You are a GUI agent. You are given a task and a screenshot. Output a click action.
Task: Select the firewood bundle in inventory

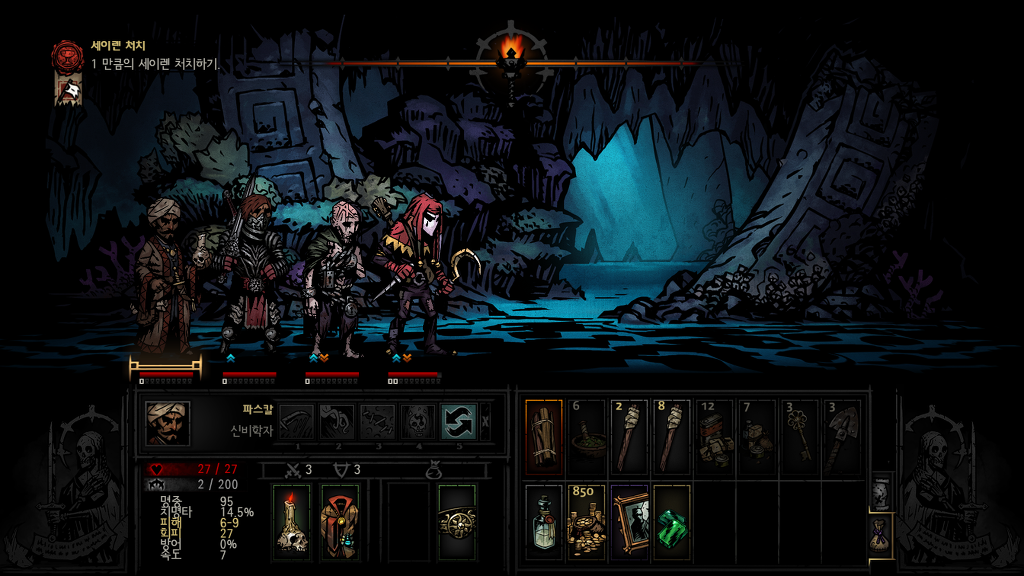544,436
